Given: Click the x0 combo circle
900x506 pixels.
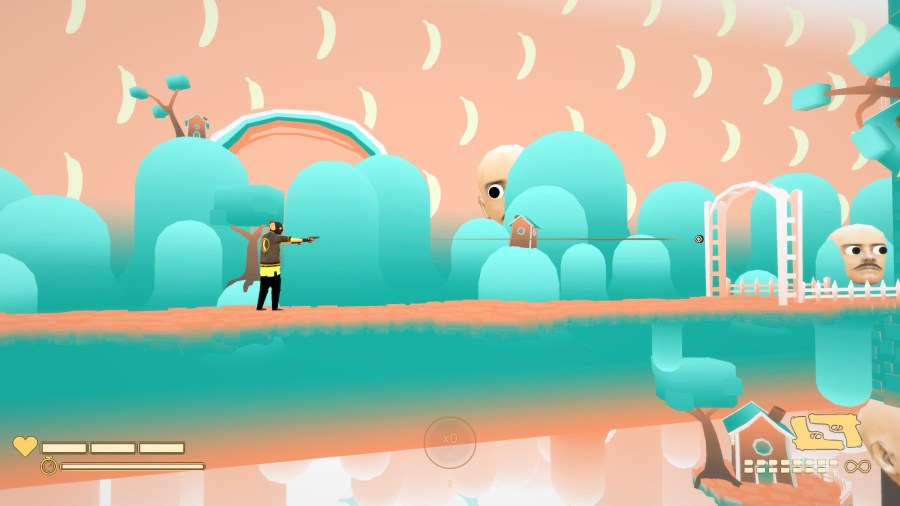Looking at the screenshot, I should coord(450,440).
